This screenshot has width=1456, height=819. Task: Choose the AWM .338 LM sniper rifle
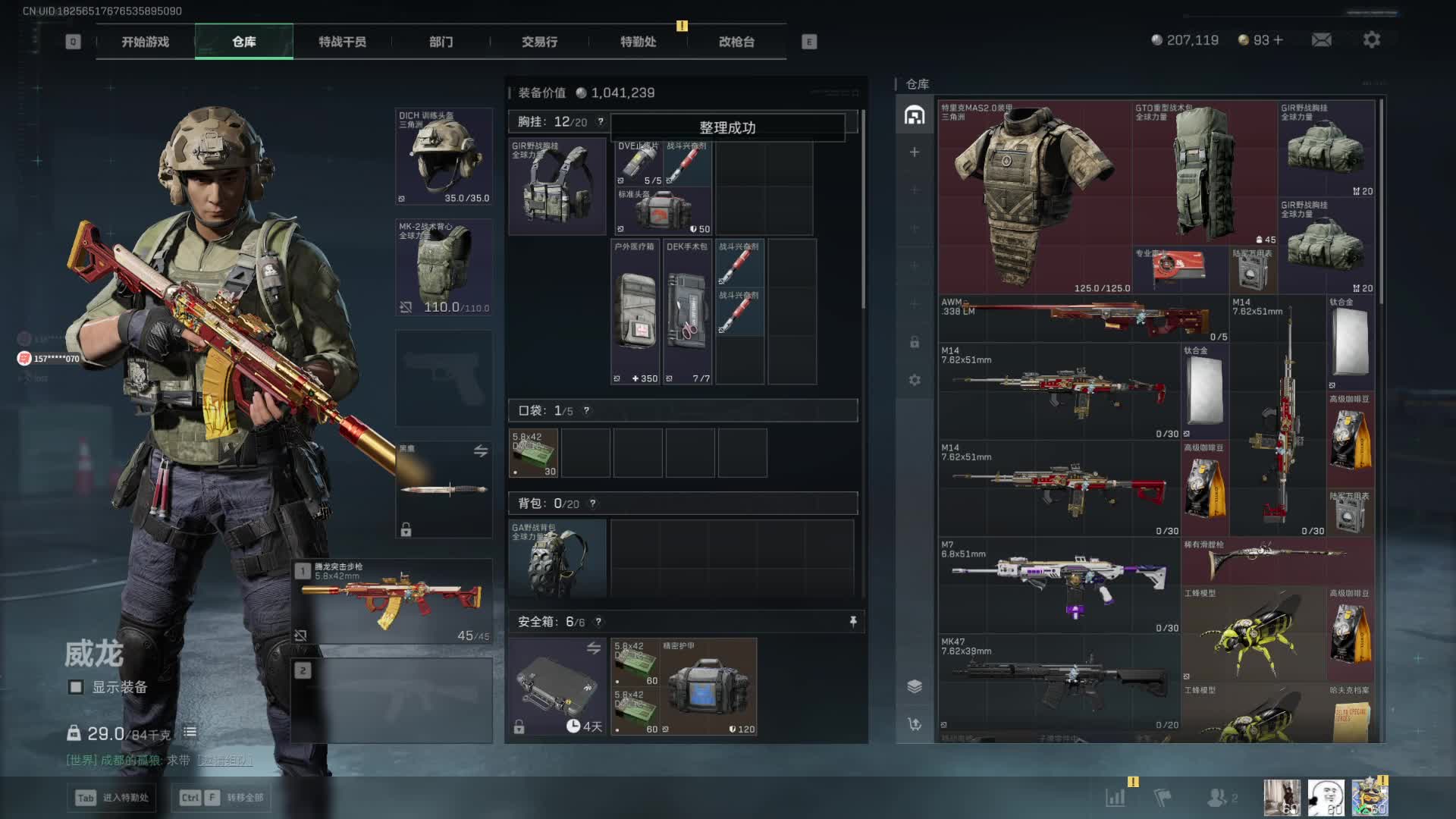pyautogui.click(x=1083, y=318)
